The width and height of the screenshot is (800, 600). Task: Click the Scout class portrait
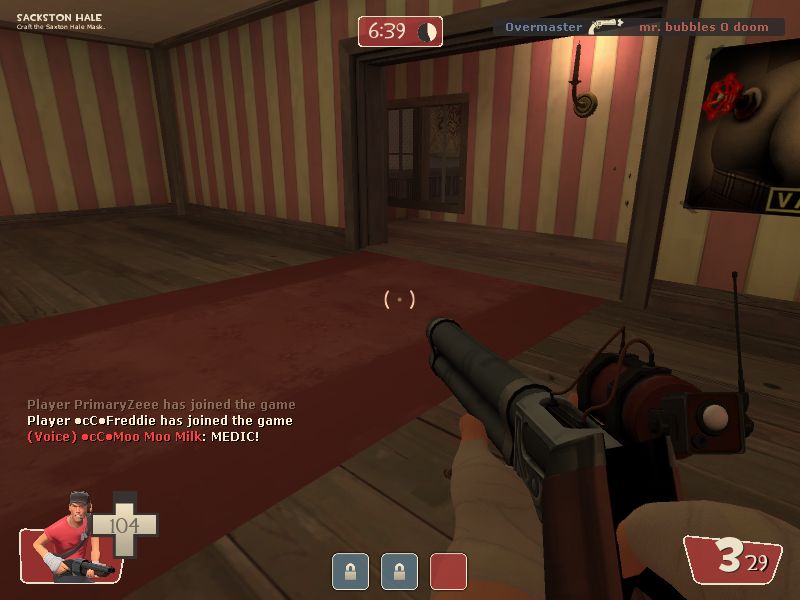tap(68, 539)
